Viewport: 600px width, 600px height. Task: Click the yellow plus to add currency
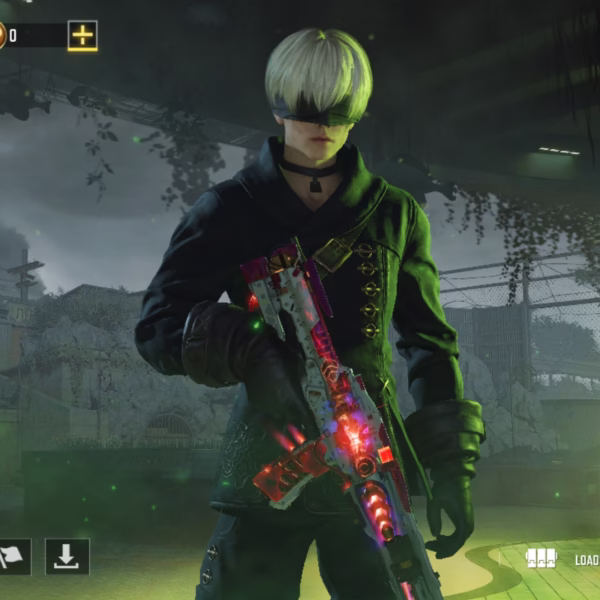click(82, 36)
